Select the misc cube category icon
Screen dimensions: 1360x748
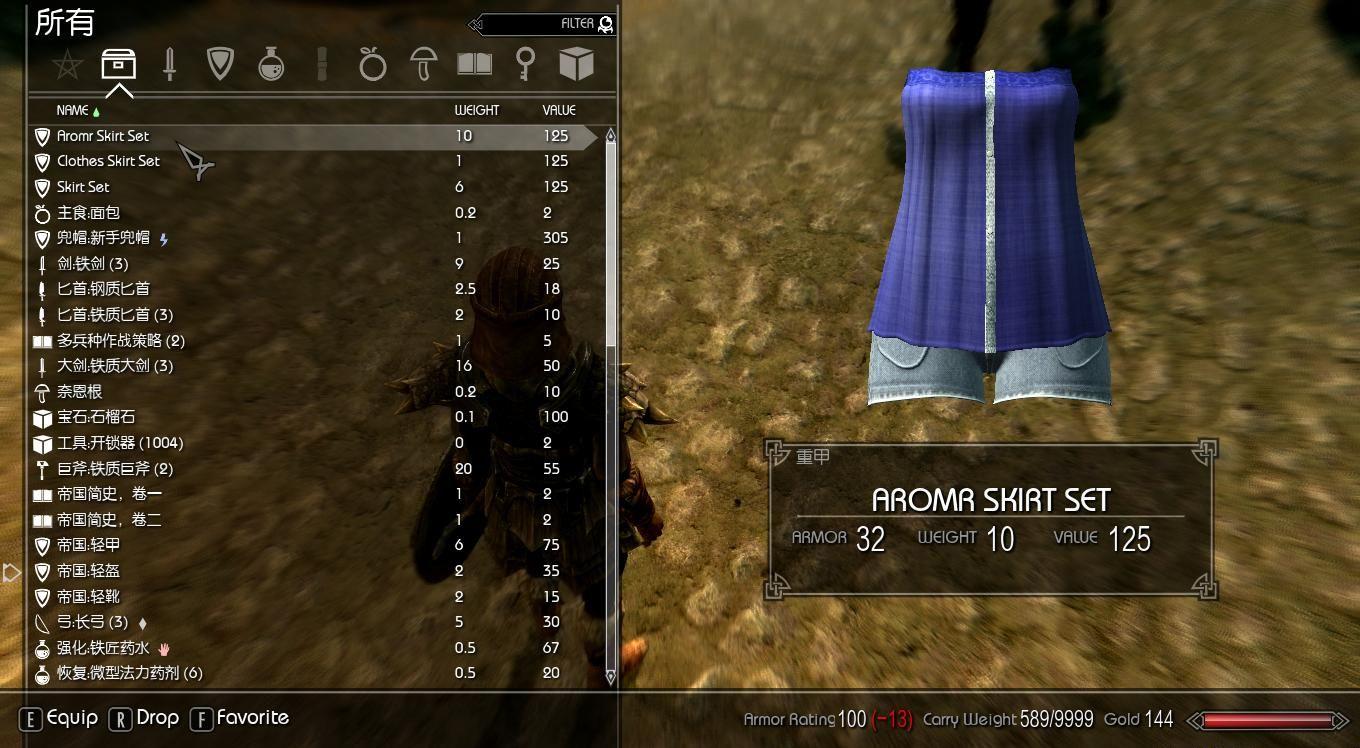point(577,63)
